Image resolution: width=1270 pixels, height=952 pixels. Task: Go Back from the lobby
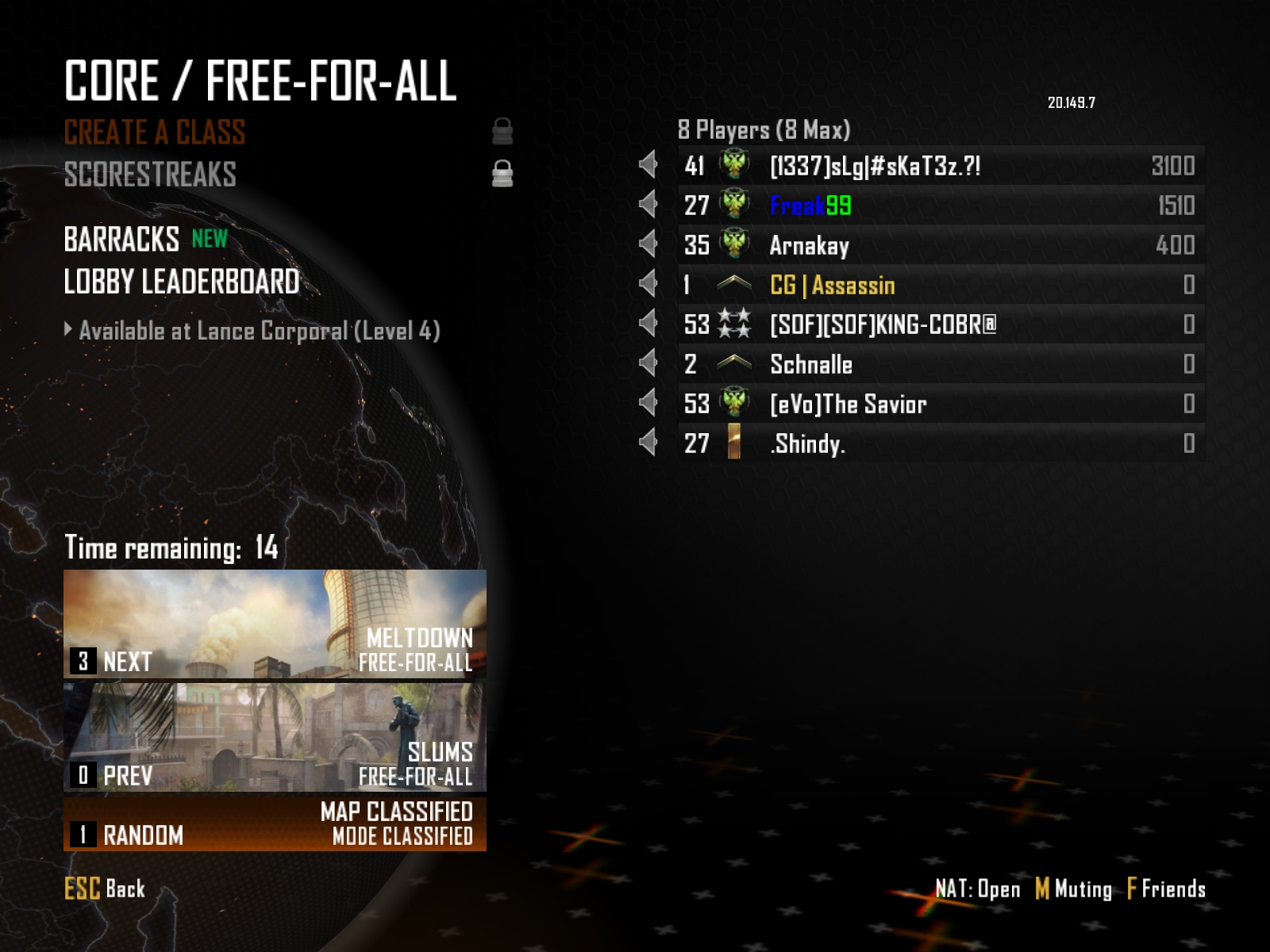coord(105,889)
